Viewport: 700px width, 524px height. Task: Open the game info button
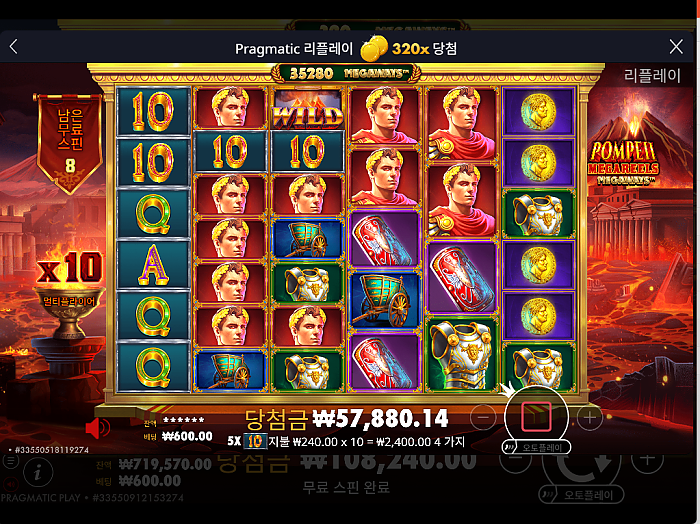pos(38,470)
